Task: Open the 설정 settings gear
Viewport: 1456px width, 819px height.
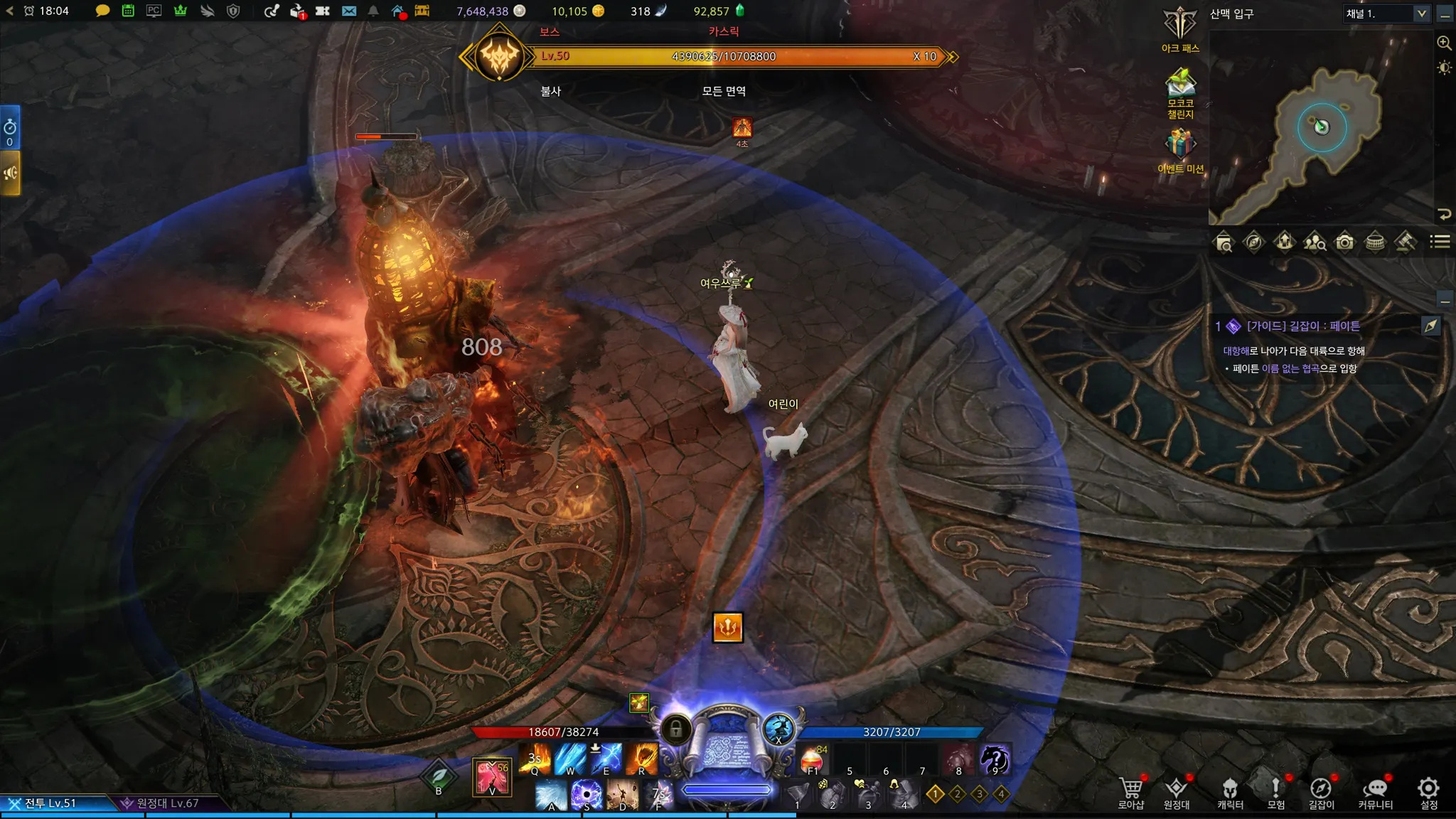Action: (x=1428, y=792)
